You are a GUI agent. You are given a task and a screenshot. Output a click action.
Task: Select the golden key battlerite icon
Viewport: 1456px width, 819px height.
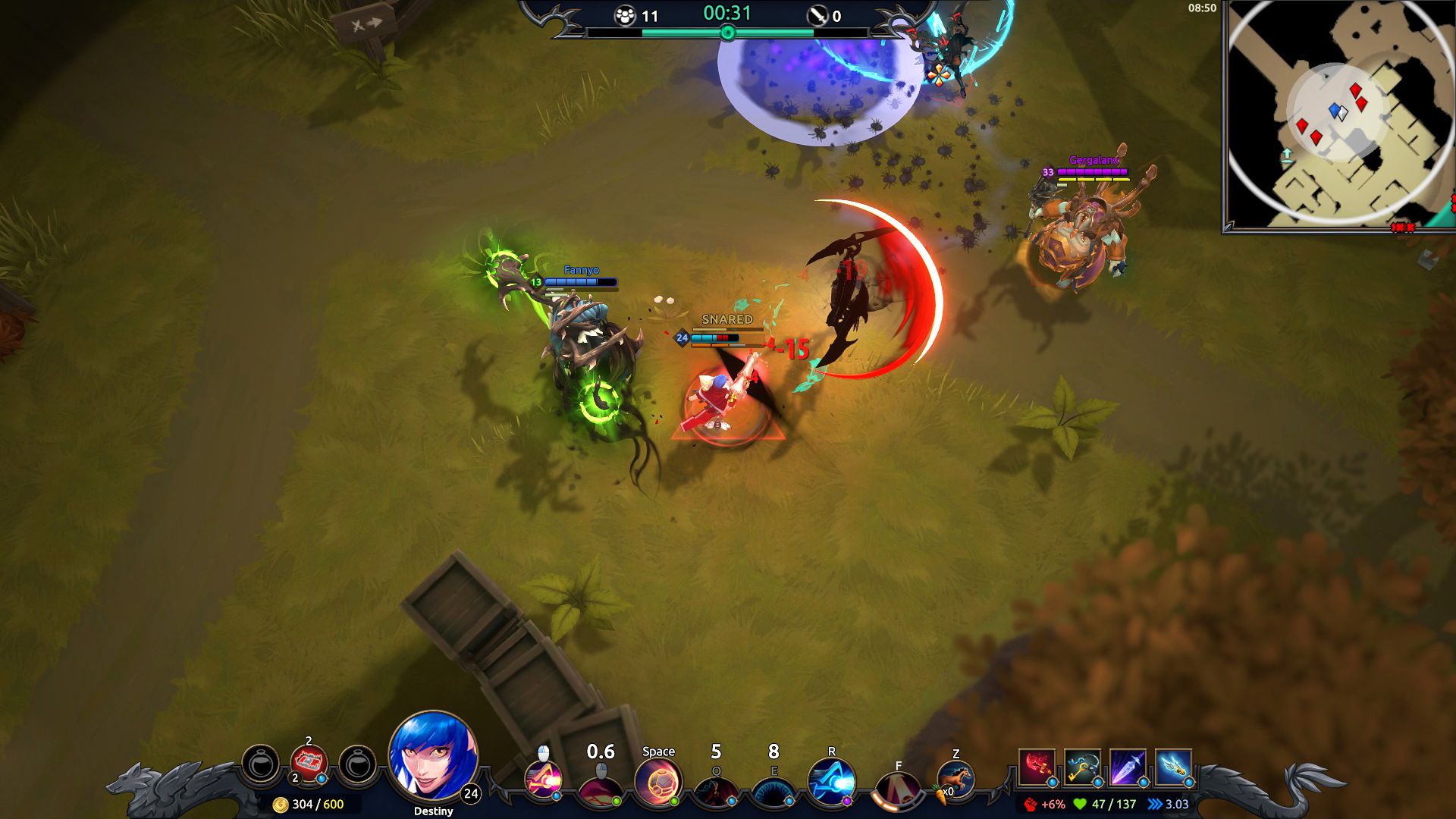(x=1082, y=767)
